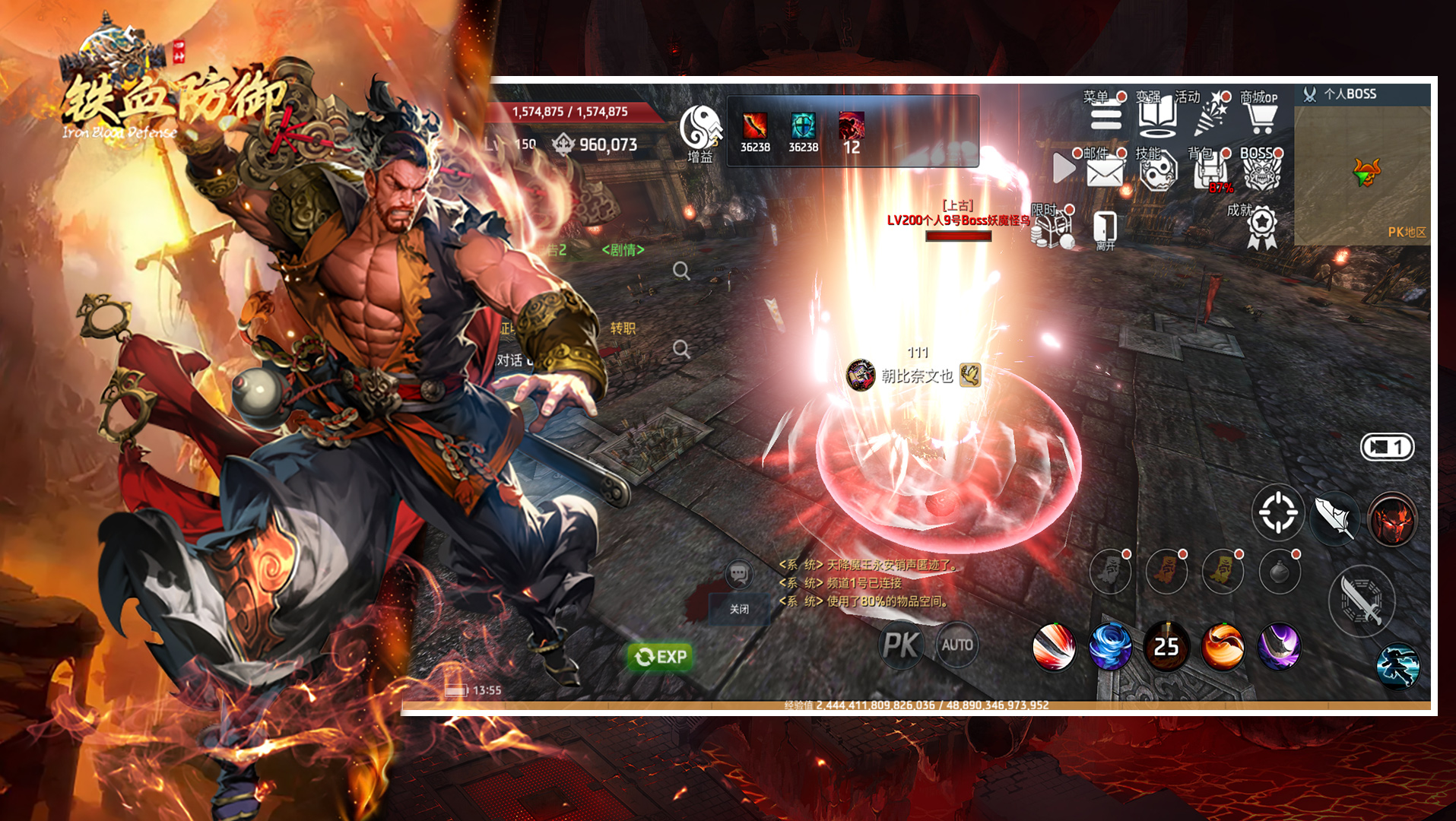Open the 邮件 mail envelope

(1104, 172)
